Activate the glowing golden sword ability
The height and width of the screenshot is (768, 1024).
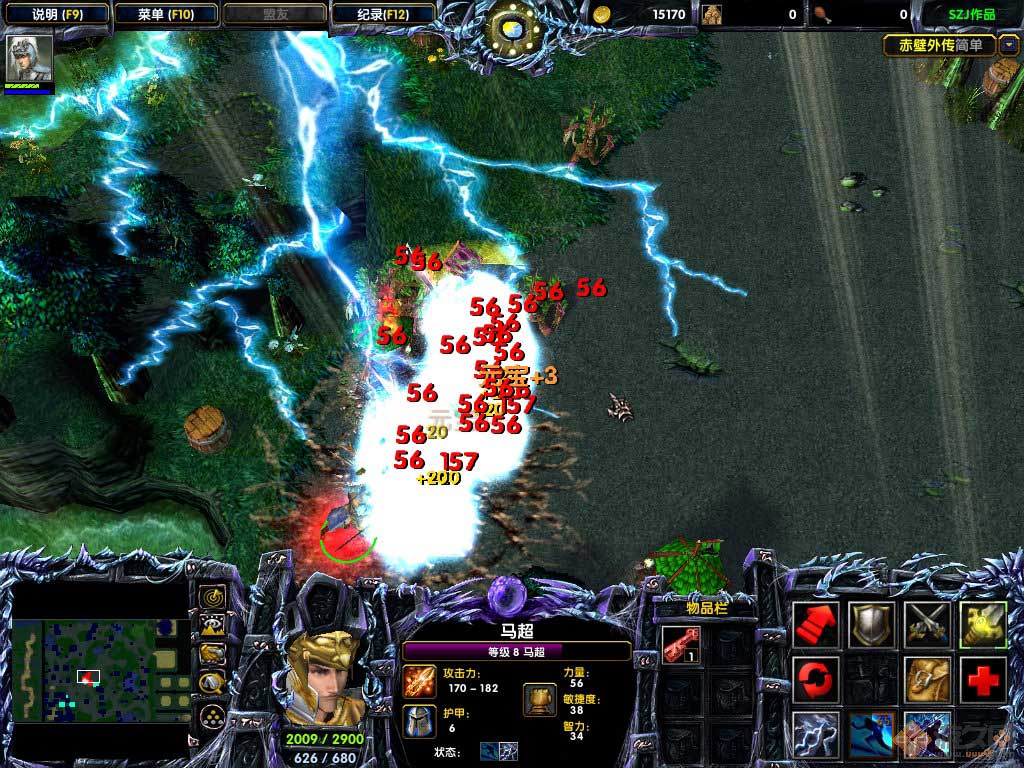[x=982, y=626]
